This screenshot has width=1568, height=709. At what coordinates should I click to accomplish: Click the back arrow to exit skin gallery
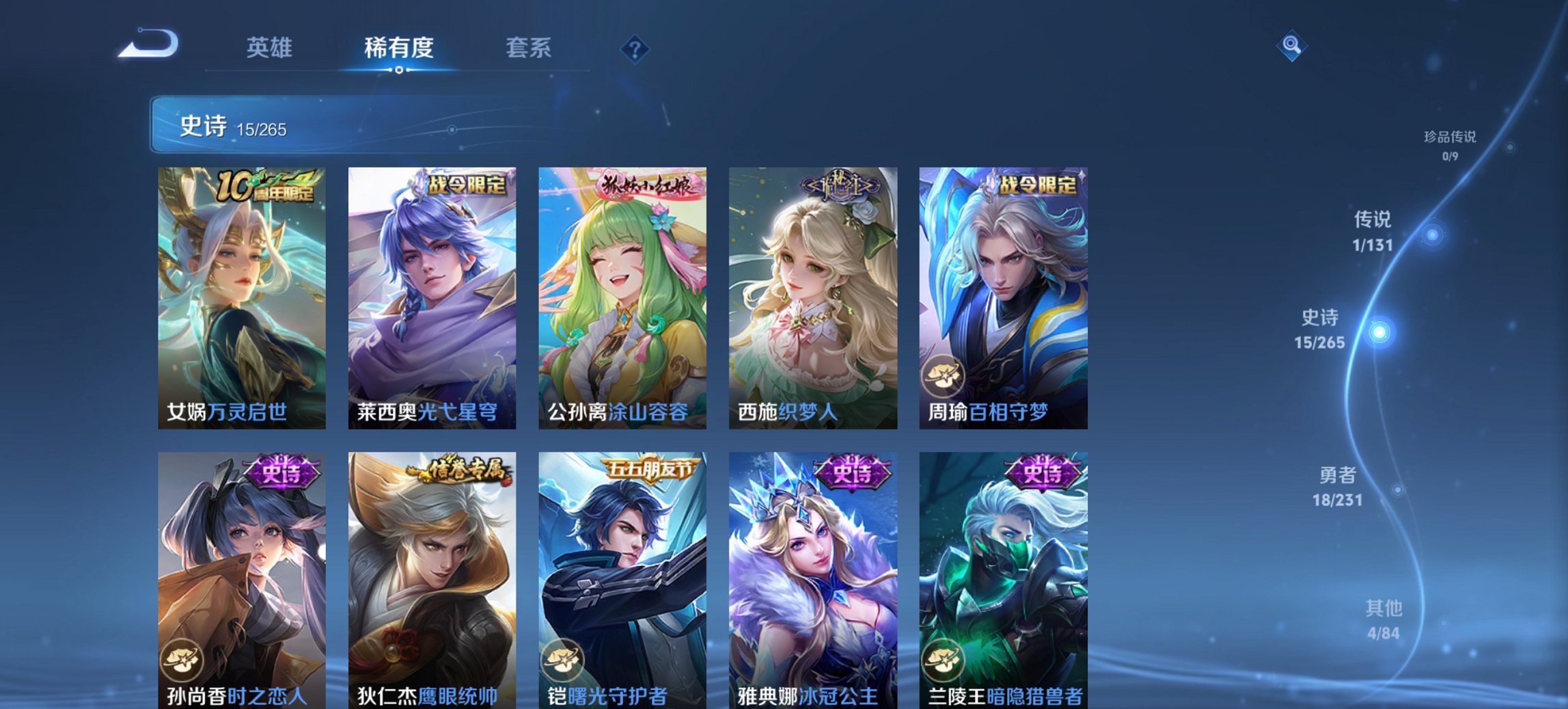(149, 42)
